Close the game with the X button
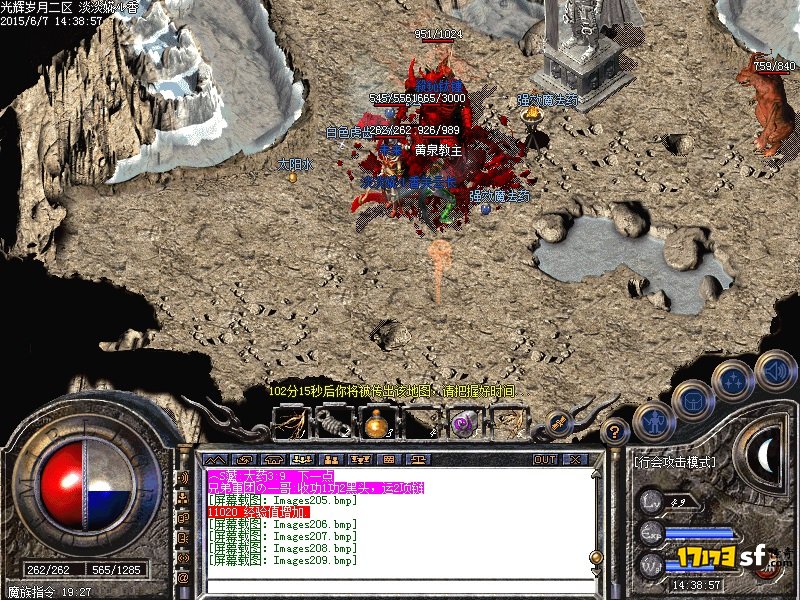Screen dimensions: 800x600 point(574,460)
